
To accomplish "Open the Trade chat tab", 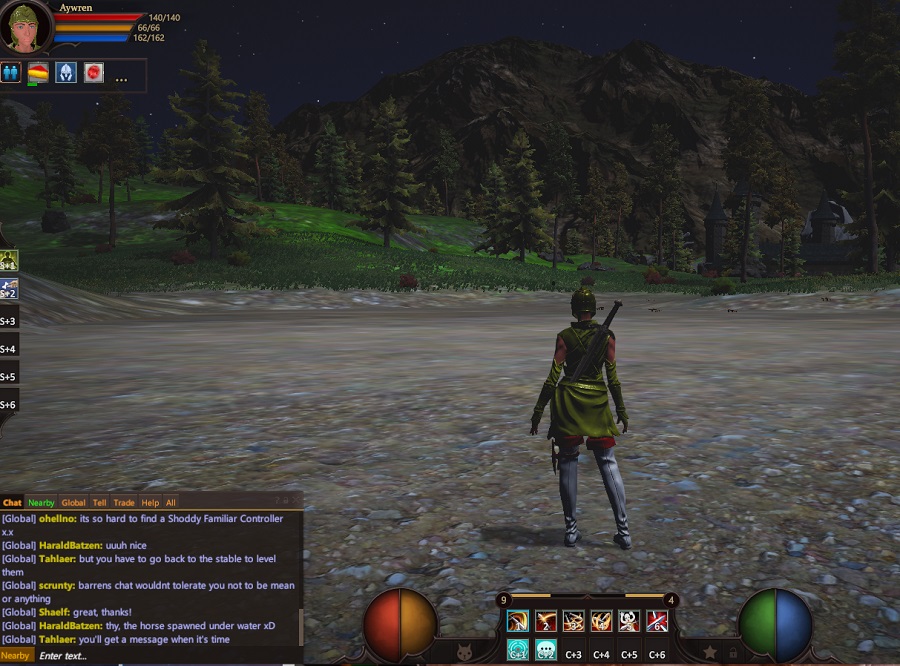I will 124,503.
